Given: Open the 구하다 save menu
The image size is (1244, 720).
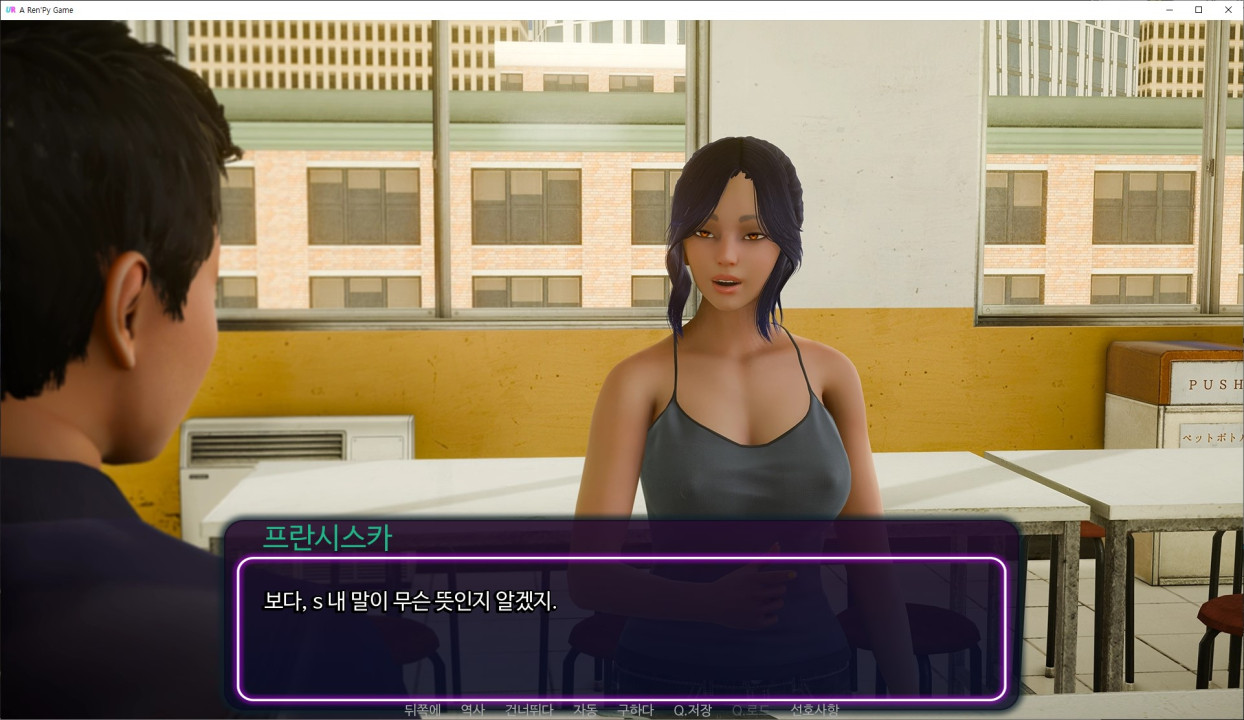Looking at the screenshot, I should pos(635,711).
